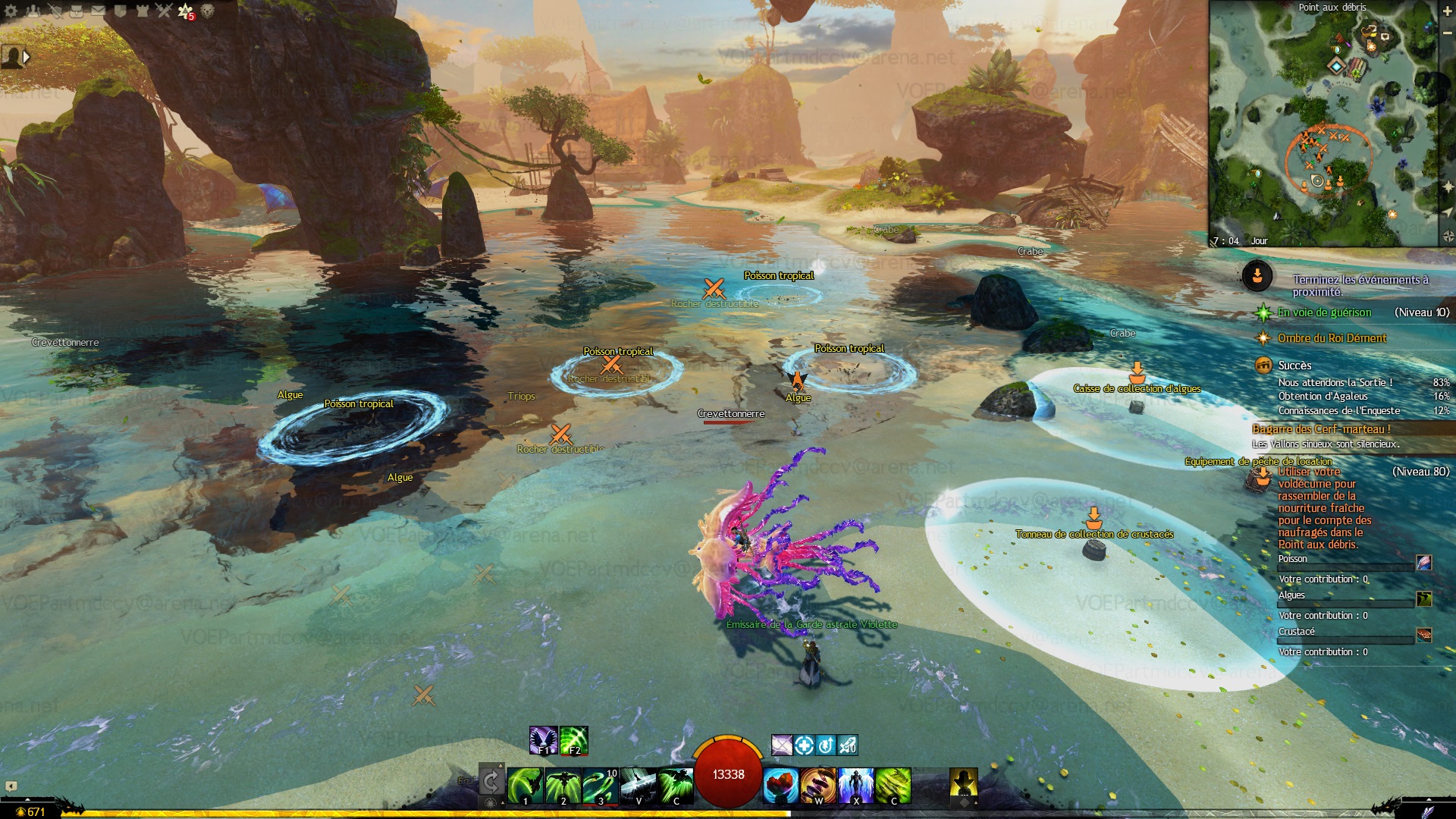This screenshot has width=1456, height=819.
Task: Open the inventory bag icon
Action: (x=77, y=11)
